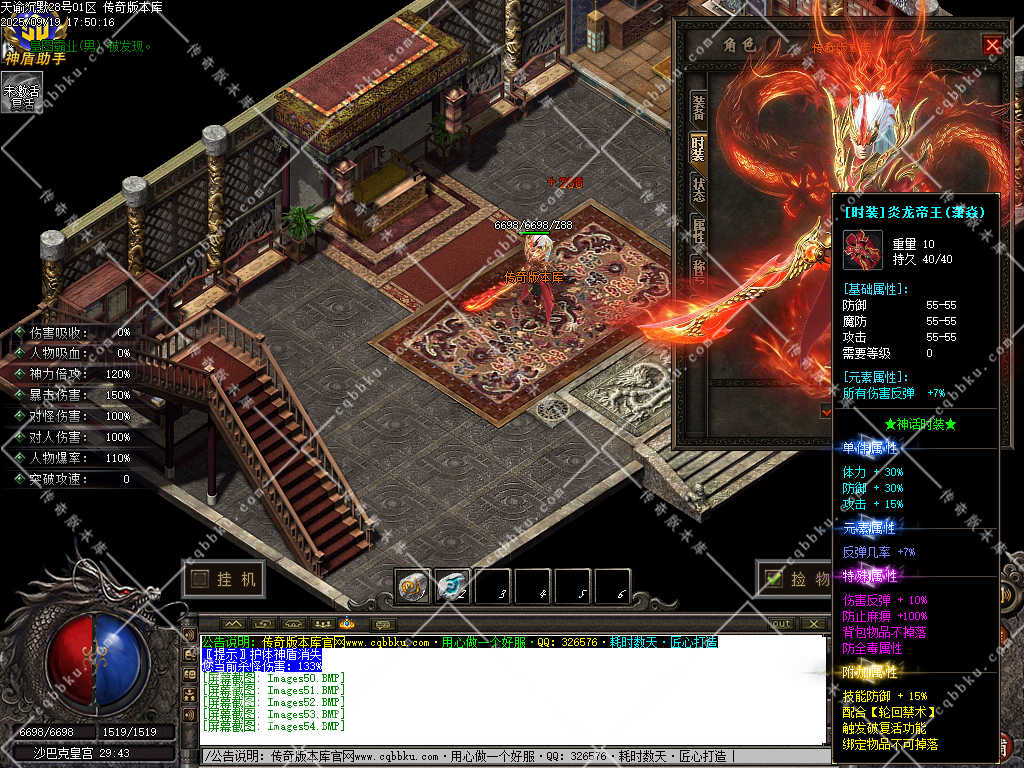1024x768 pixels.
Task: Activate the blue swirl item in slot 2
Action: [x=453, y=587]
